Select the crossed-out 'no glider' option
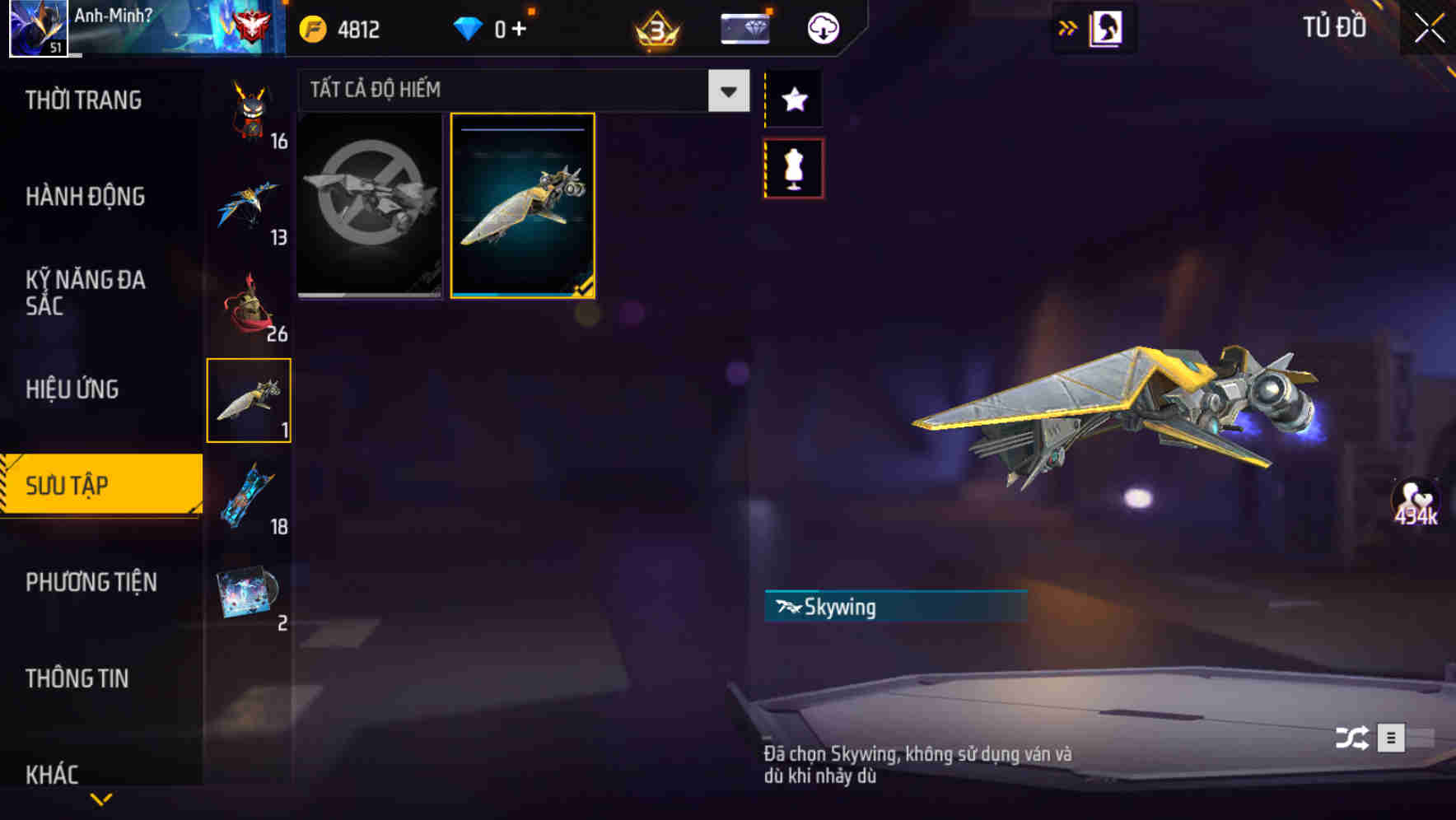Image resolution: width=1456 pixels, height=820 pixels. click(x=370, y=206)
